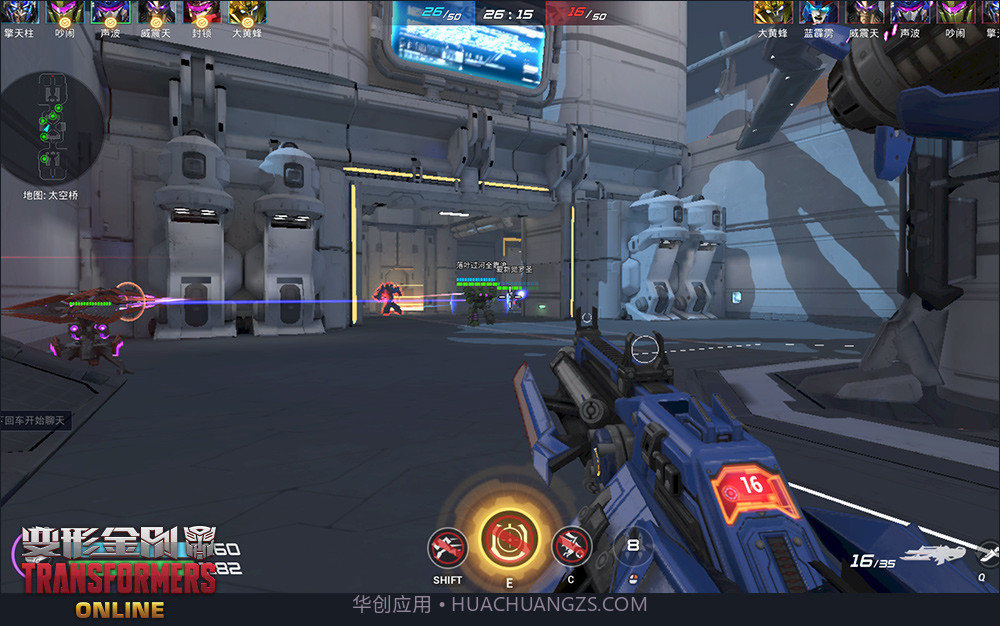Image resolution: width=1000 pixels, height=626 pixels.
Task: Choose the red-bordered 大黄蜂 portrait
Action: [x=772, y=13]
